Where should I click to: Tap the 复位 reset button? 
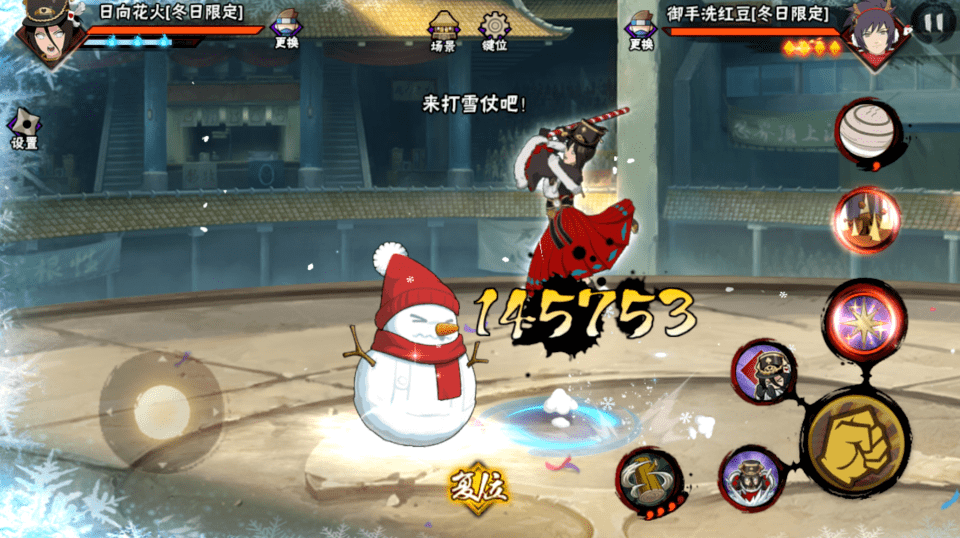coord(479,487)
